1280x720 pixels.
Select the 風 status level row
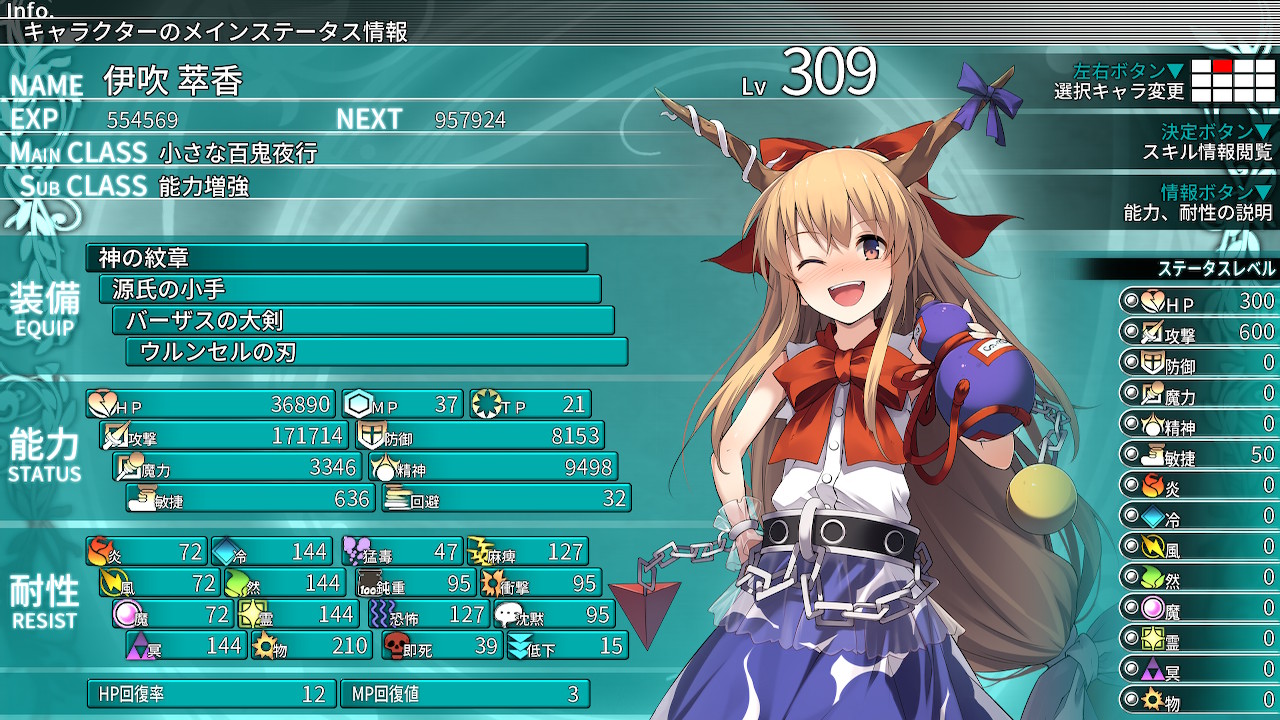point(1198,547)
